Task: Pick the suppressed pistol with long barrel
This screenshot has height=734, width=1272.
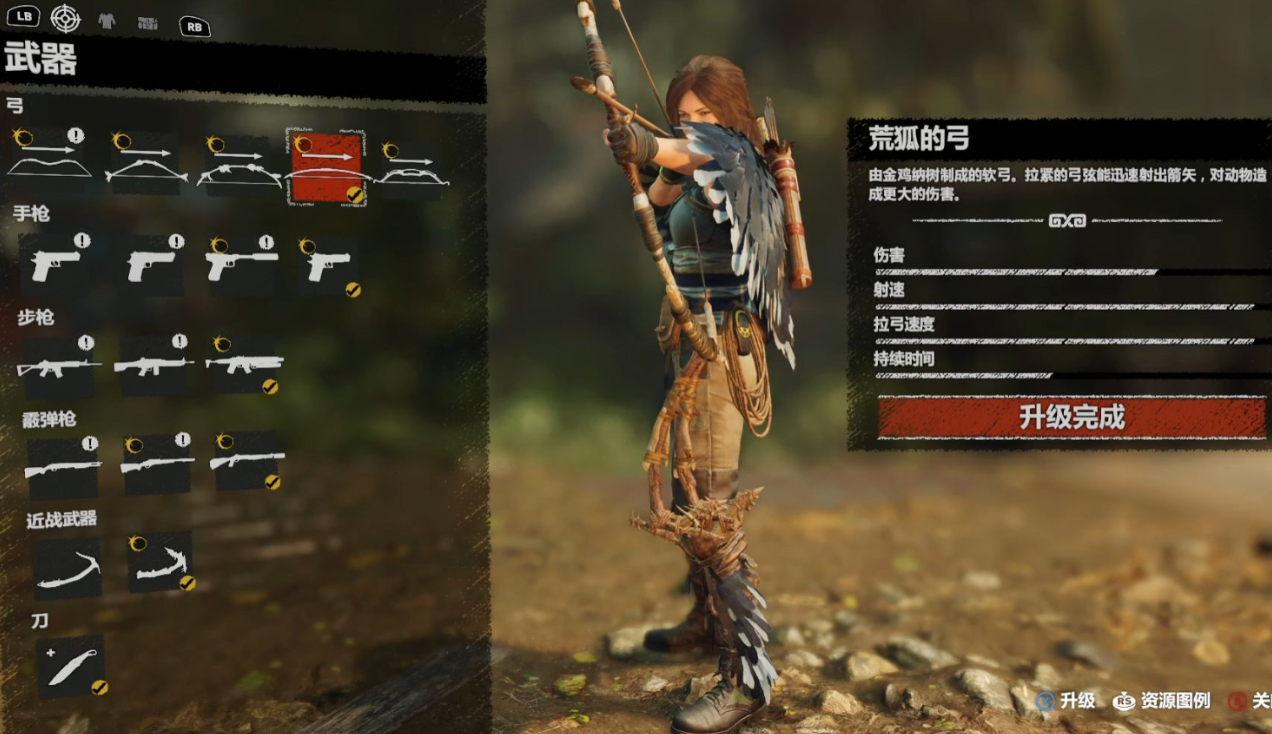Action: (241, 264)
